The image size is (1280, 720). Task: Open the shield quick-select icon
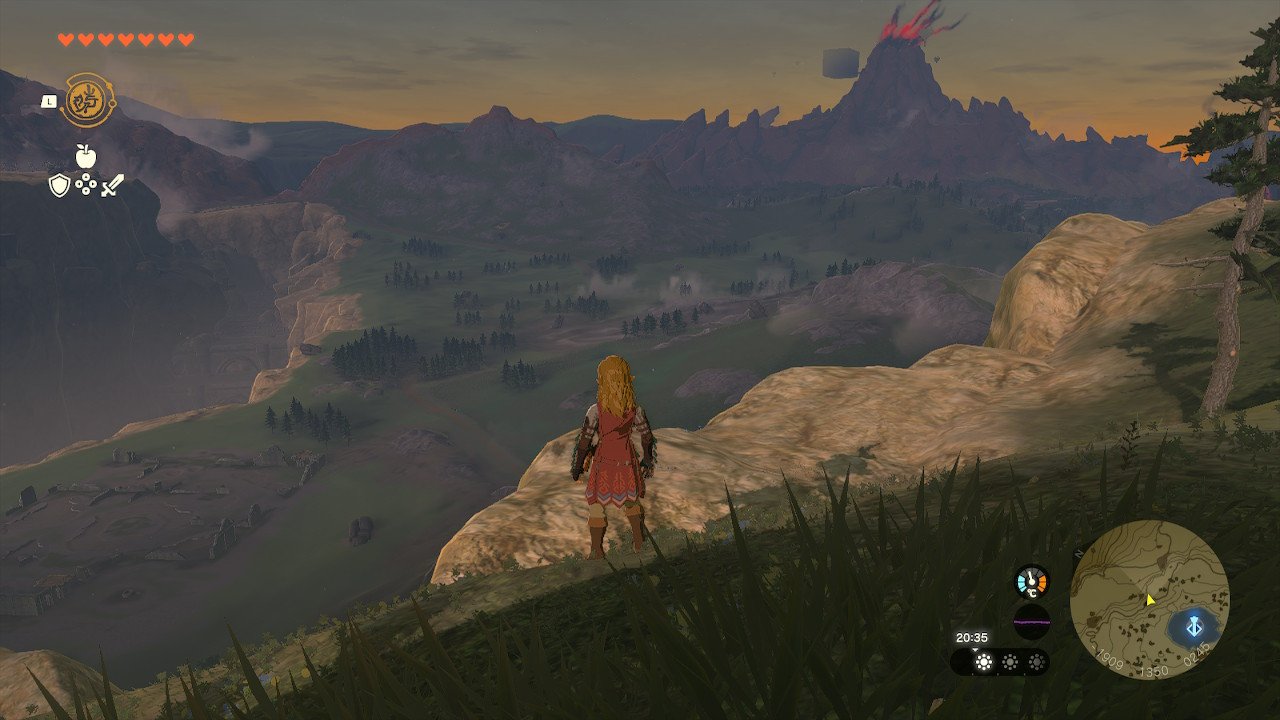click(60, 185)
